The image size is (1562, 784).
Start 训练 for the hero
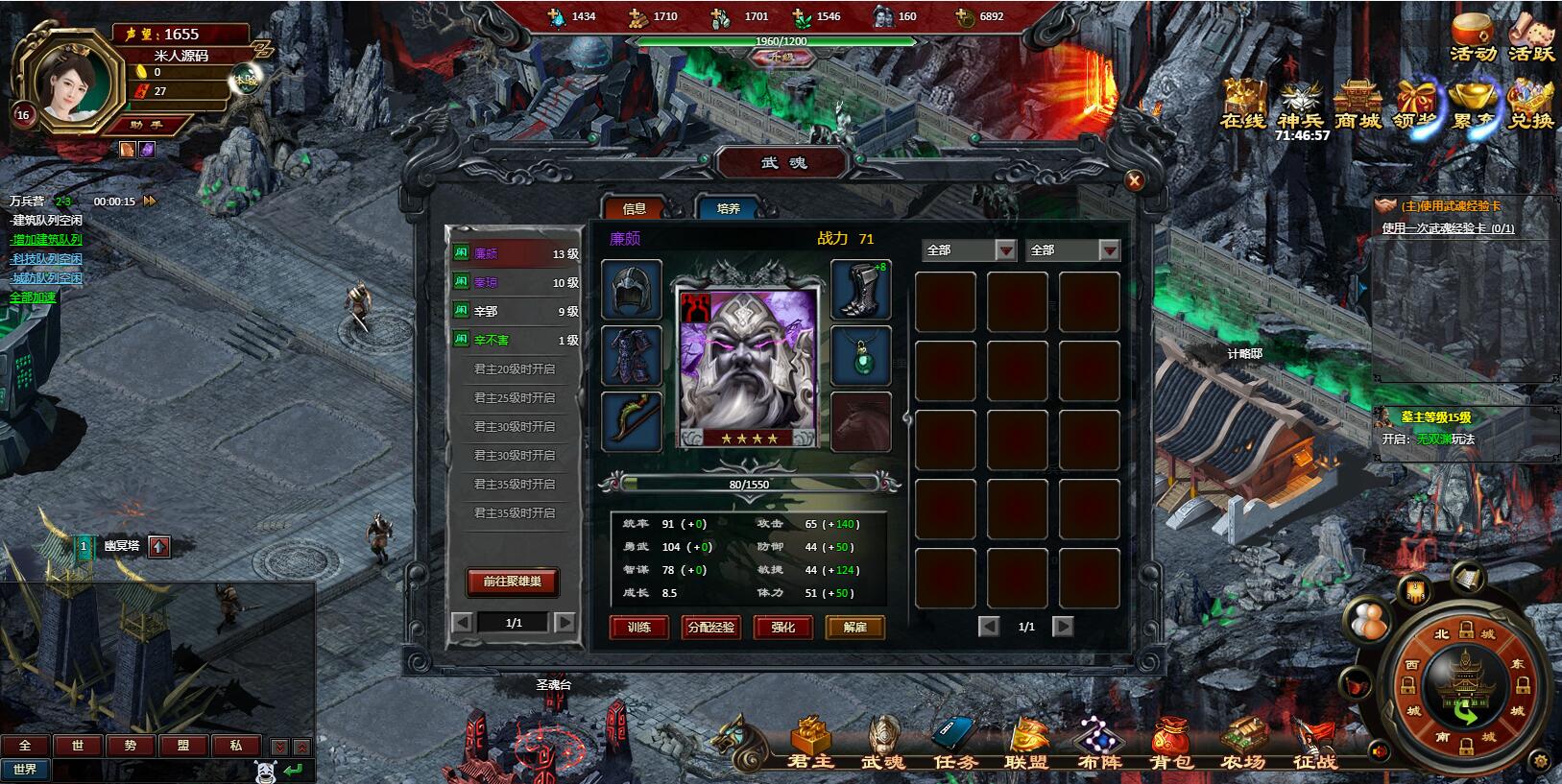(639, 628)
